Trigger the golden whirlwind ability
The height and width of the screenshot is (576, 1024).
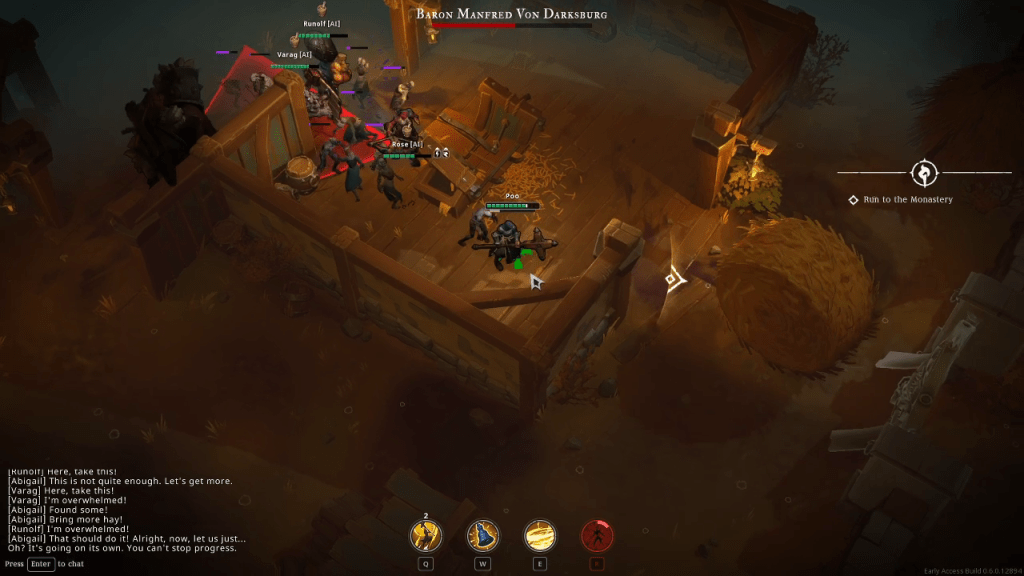[540, 536]
